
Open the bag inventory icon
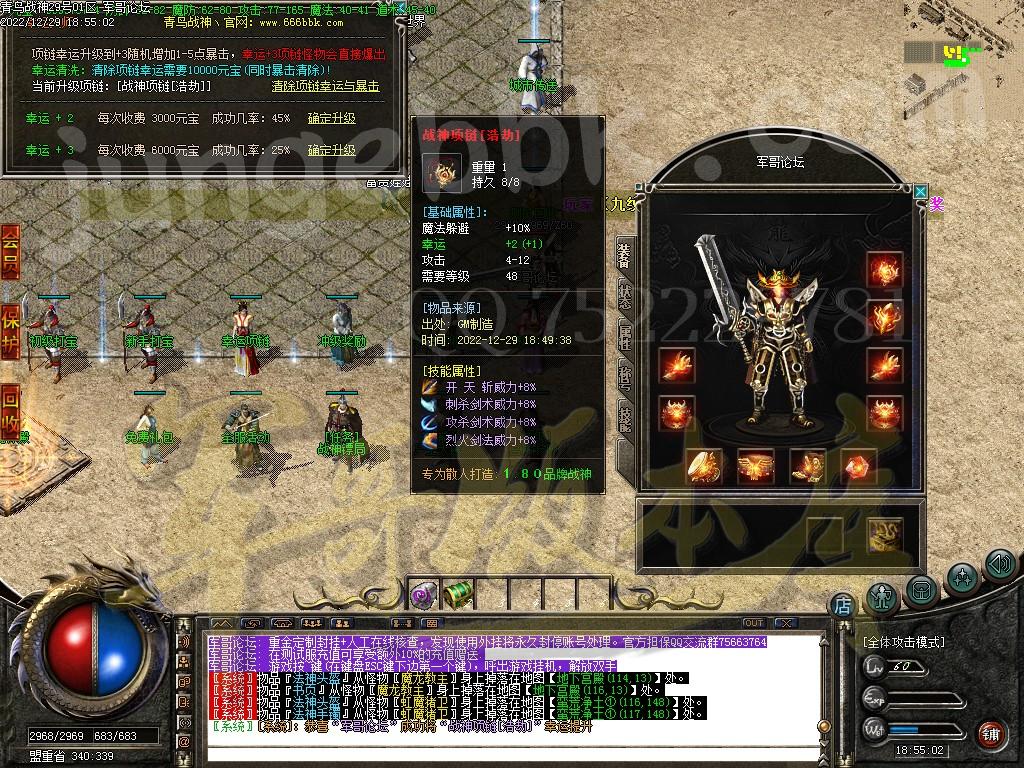pos(921,590)
